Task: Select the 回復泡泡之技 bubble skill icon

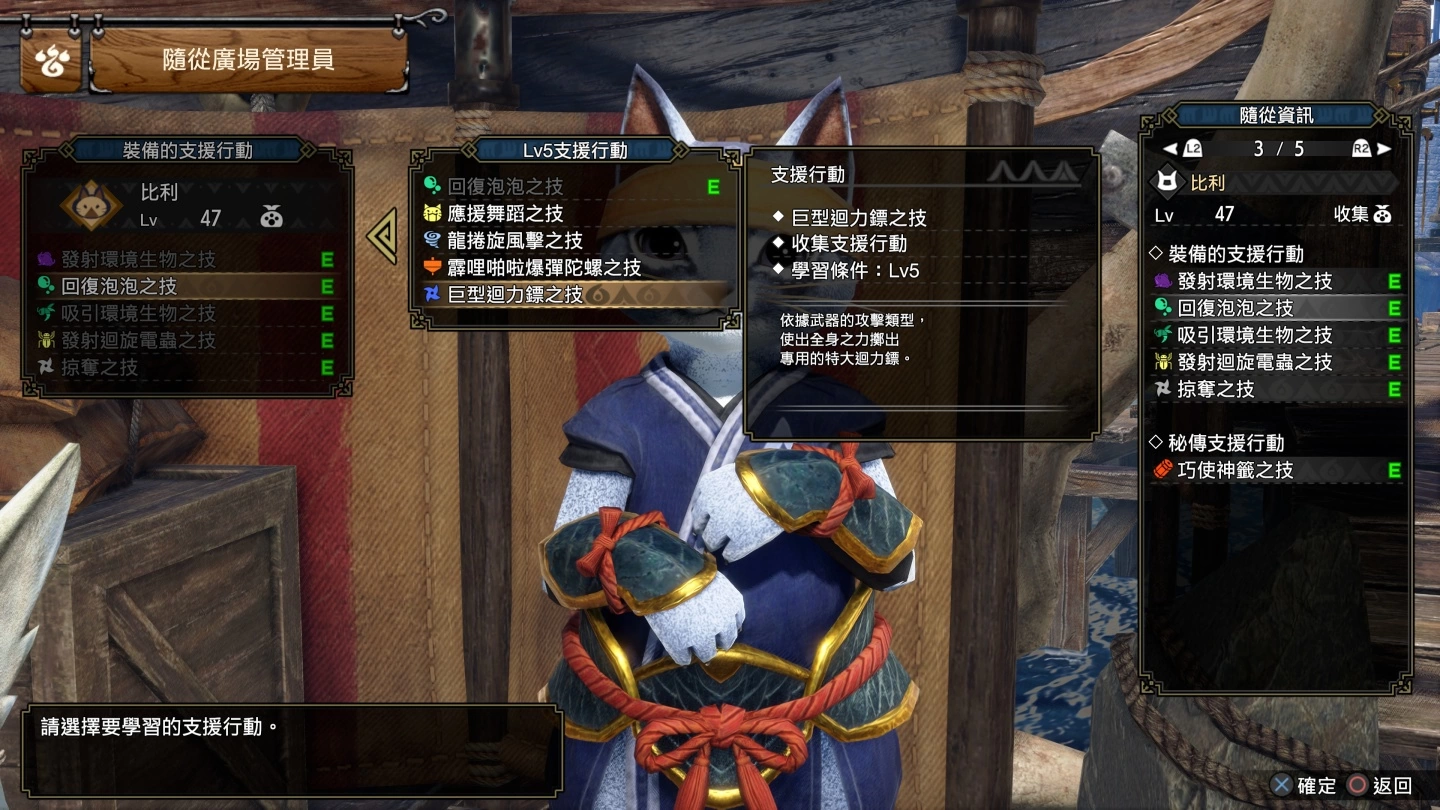Action: 430,183
